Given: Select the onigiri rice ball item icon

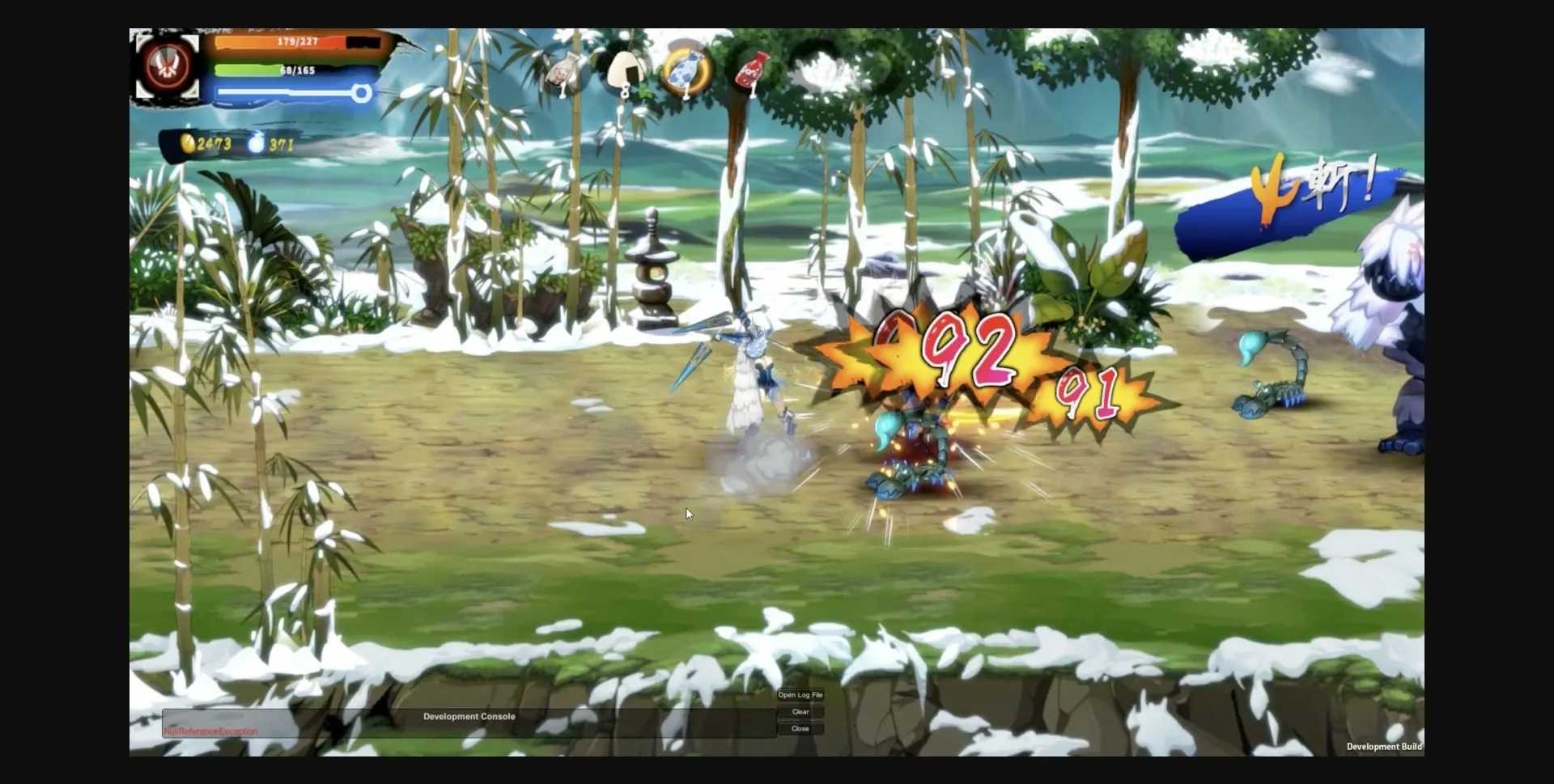Looking at the screenshot, I should (625, 69).
